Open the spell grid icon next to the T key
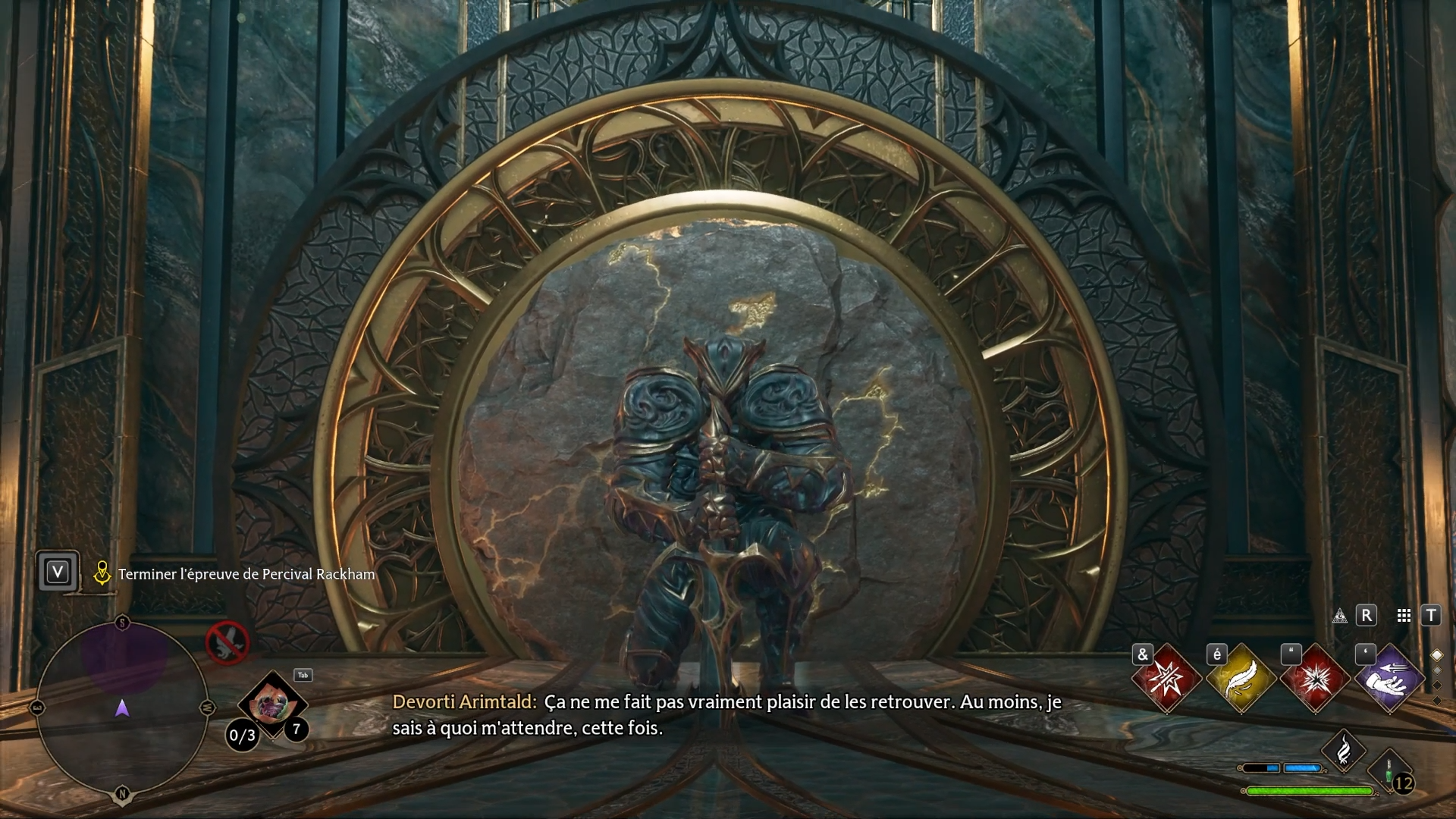Image resolution: width=1456 pixels, height=819 pixels. click(1404, 615)
